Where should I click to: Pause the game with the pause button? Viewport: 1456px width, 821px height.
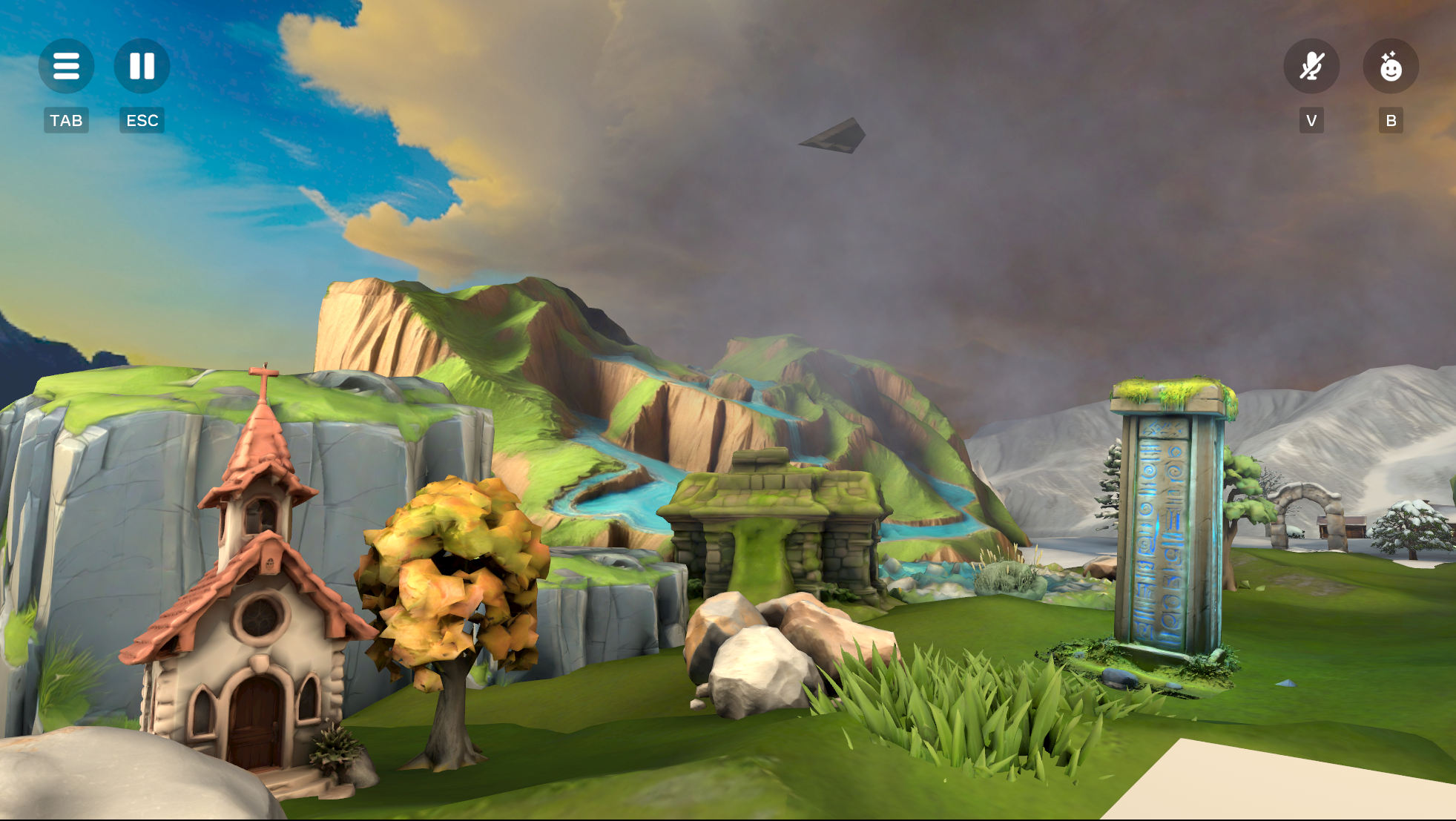click(142, 66)
